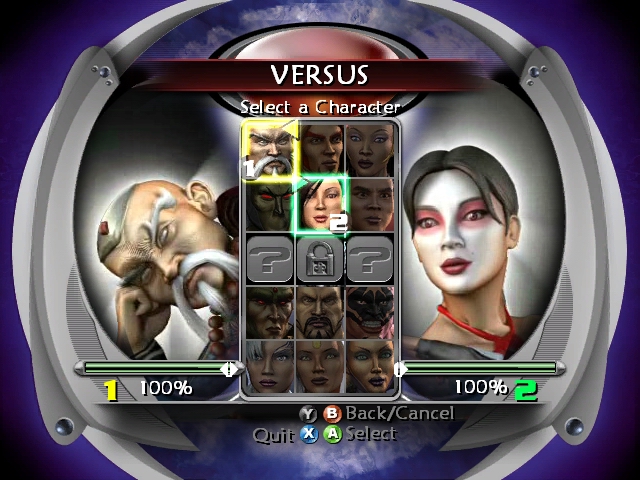
Task: Pick the bald man portrait
Action: [x=371, y=204]
